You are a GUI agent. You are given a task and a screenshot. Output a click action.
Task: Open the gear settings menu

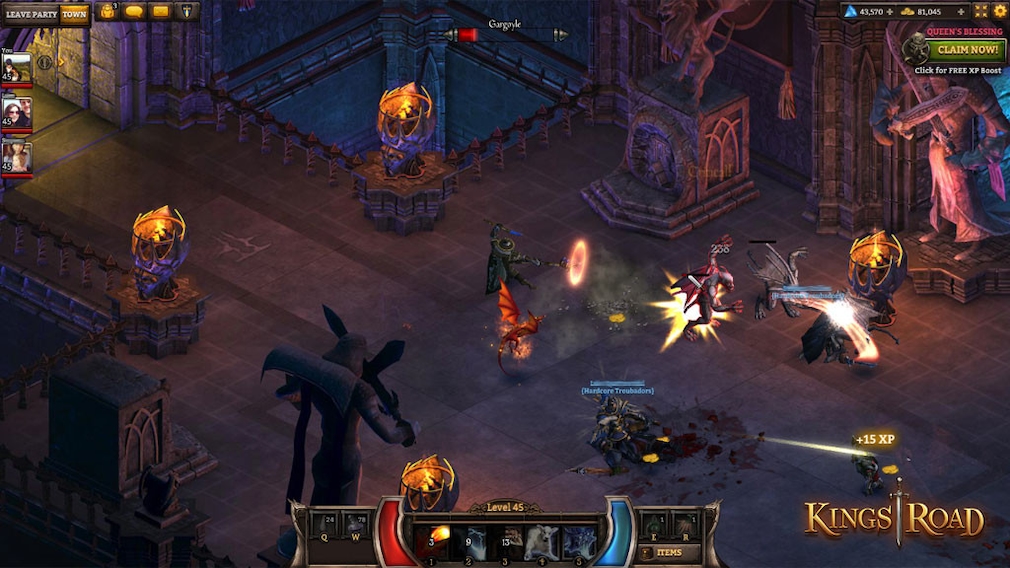tap(999, 12)
